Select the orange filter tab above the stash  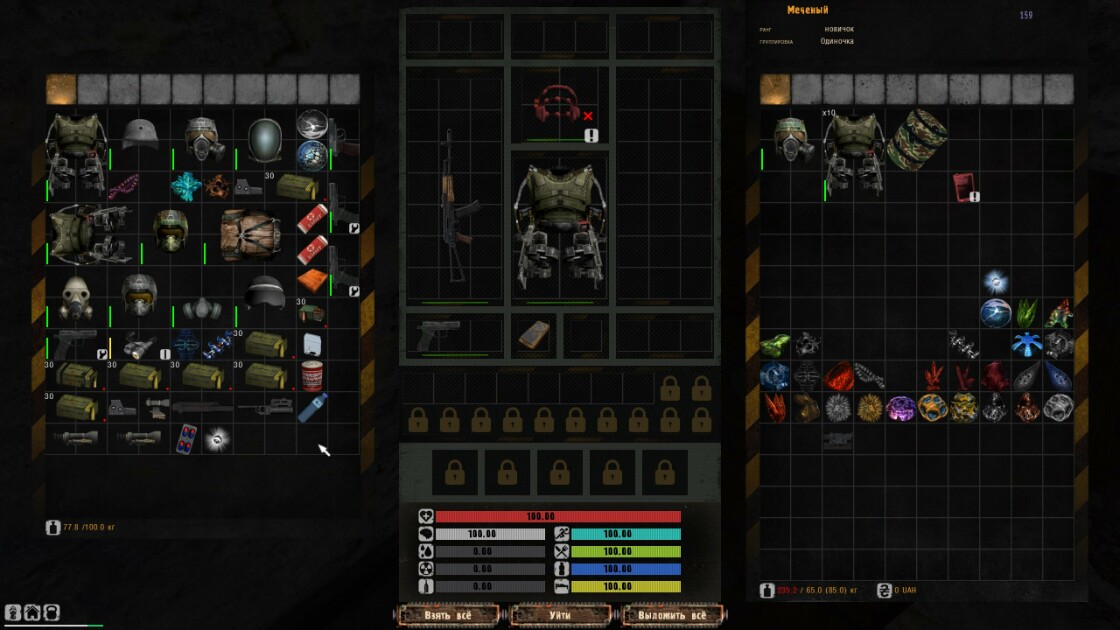61,89
